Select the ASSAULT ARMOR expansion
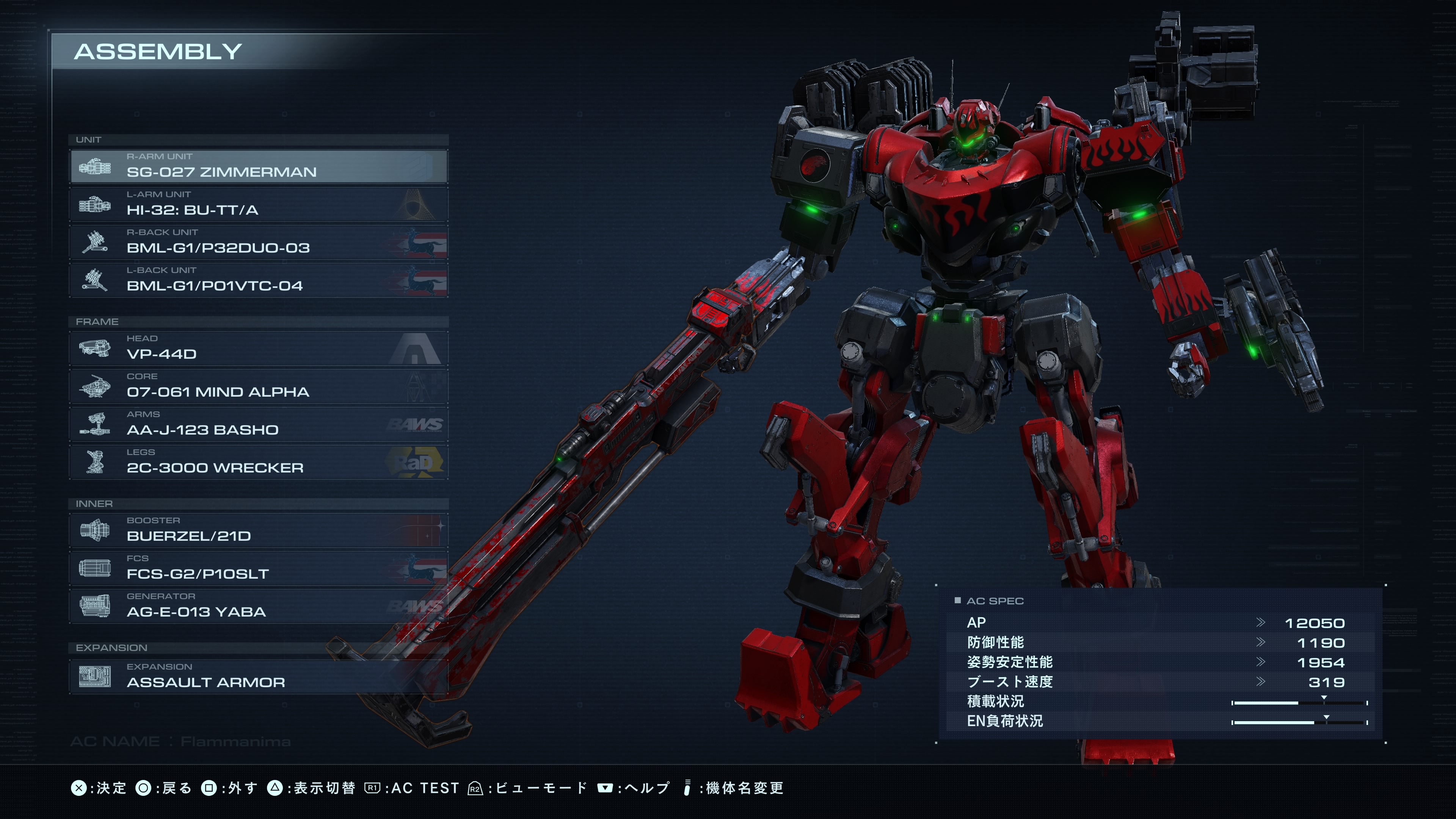 coord(259,676)
